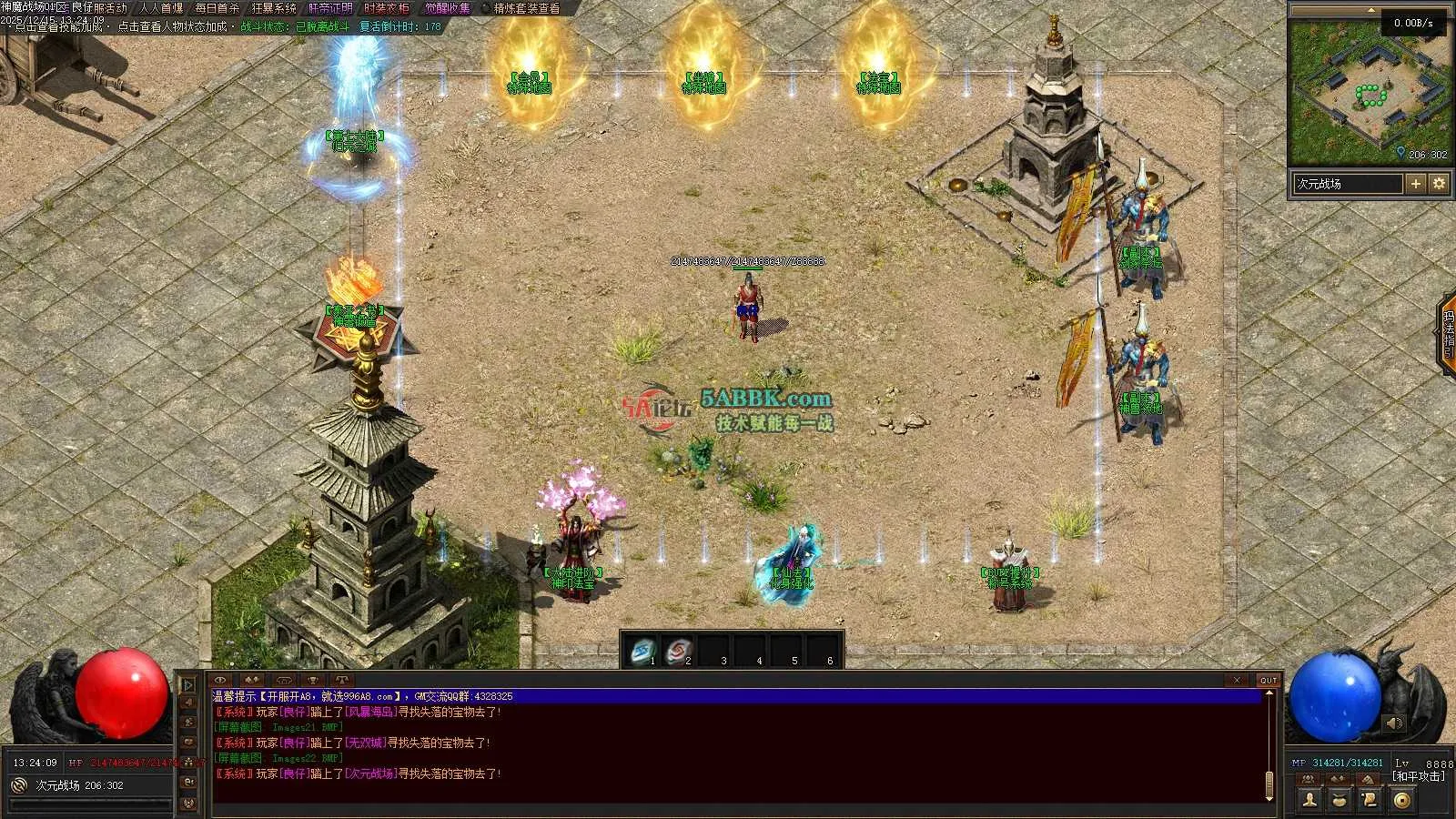Close the chat panel with the X
This screenshot has height=819, width=1456.
1236,680
